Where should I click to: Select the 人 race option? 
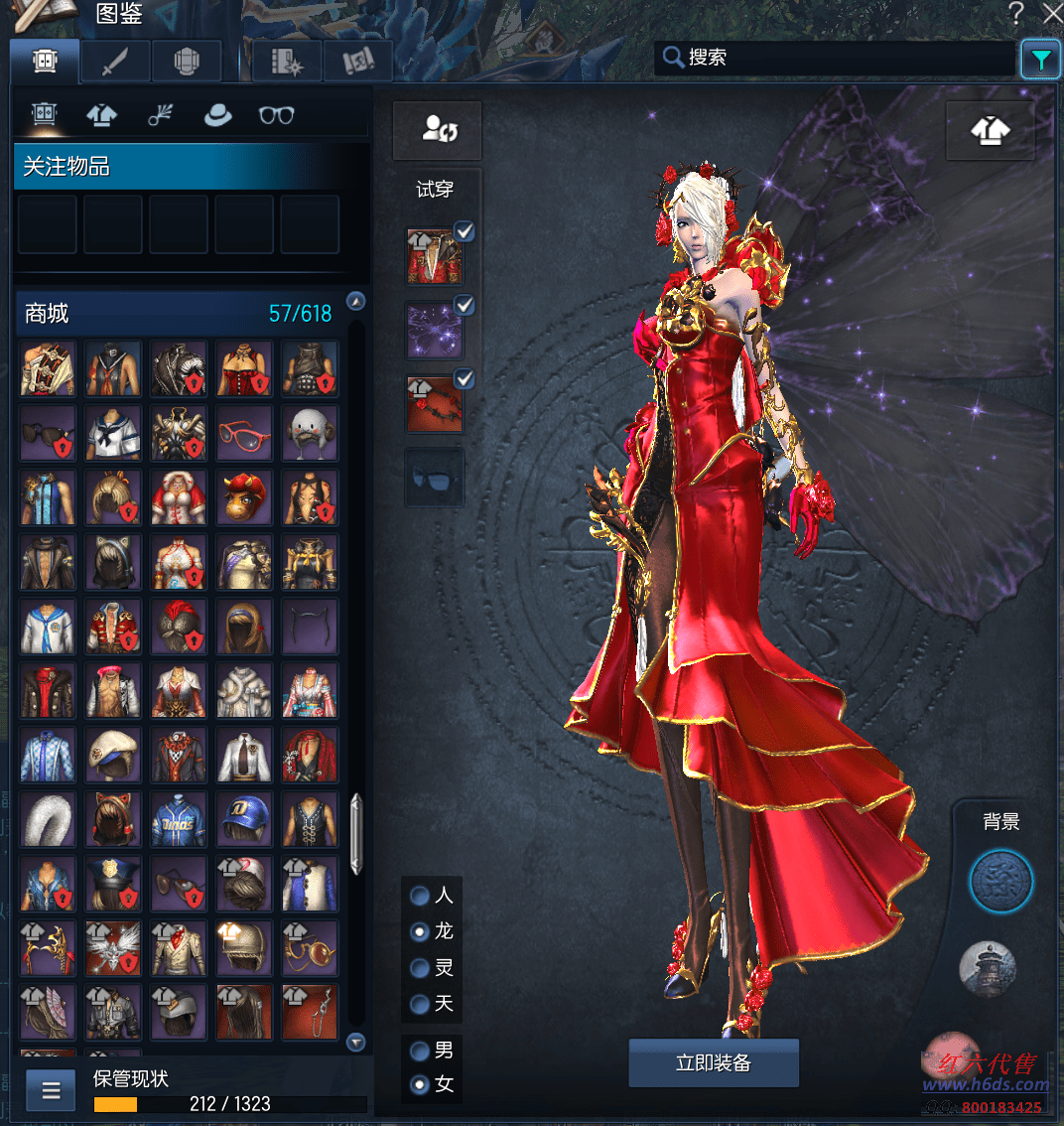tap(421, 896)
